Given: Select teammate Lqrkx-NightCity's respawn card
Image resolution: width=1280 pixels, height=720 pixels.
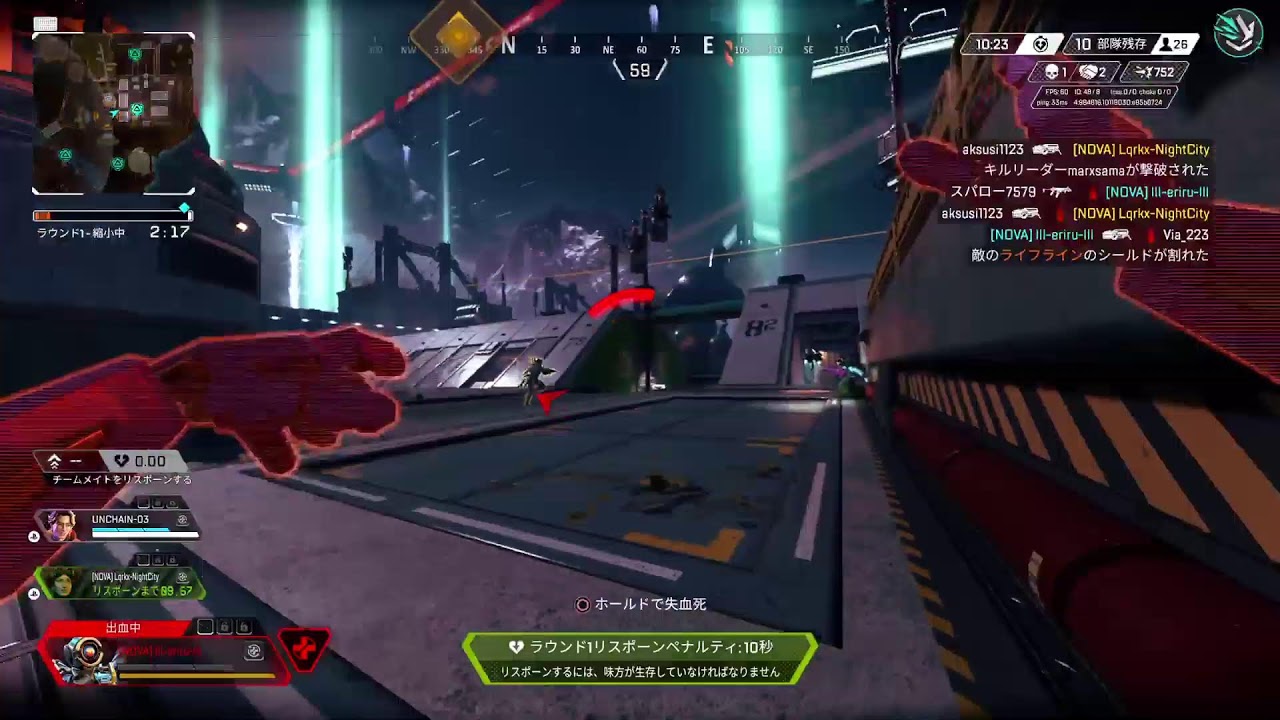Looking at the screenshot, I should [120, 583].
